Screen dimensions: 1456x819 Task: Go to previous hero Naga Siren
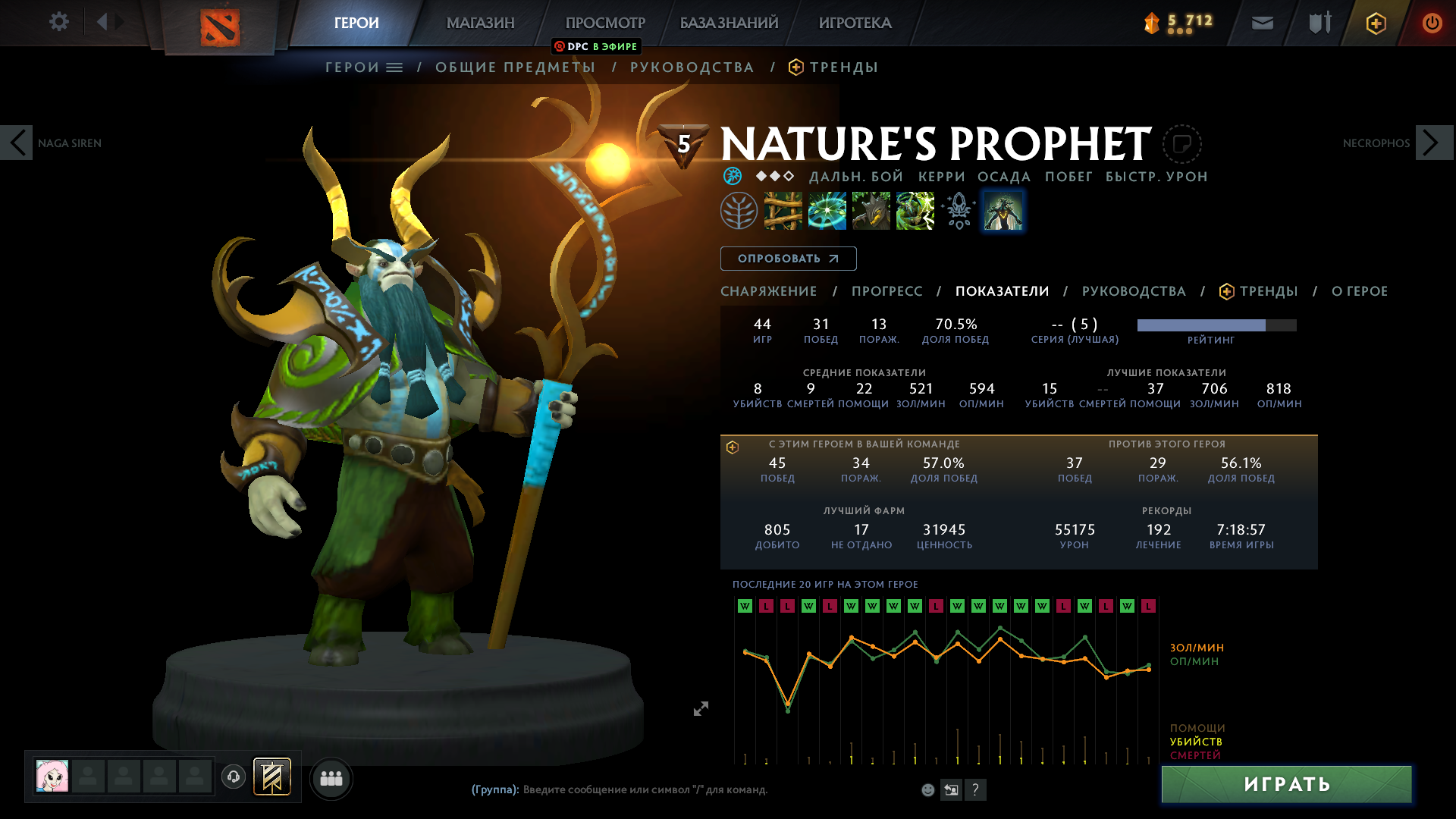tap(17, 143)
